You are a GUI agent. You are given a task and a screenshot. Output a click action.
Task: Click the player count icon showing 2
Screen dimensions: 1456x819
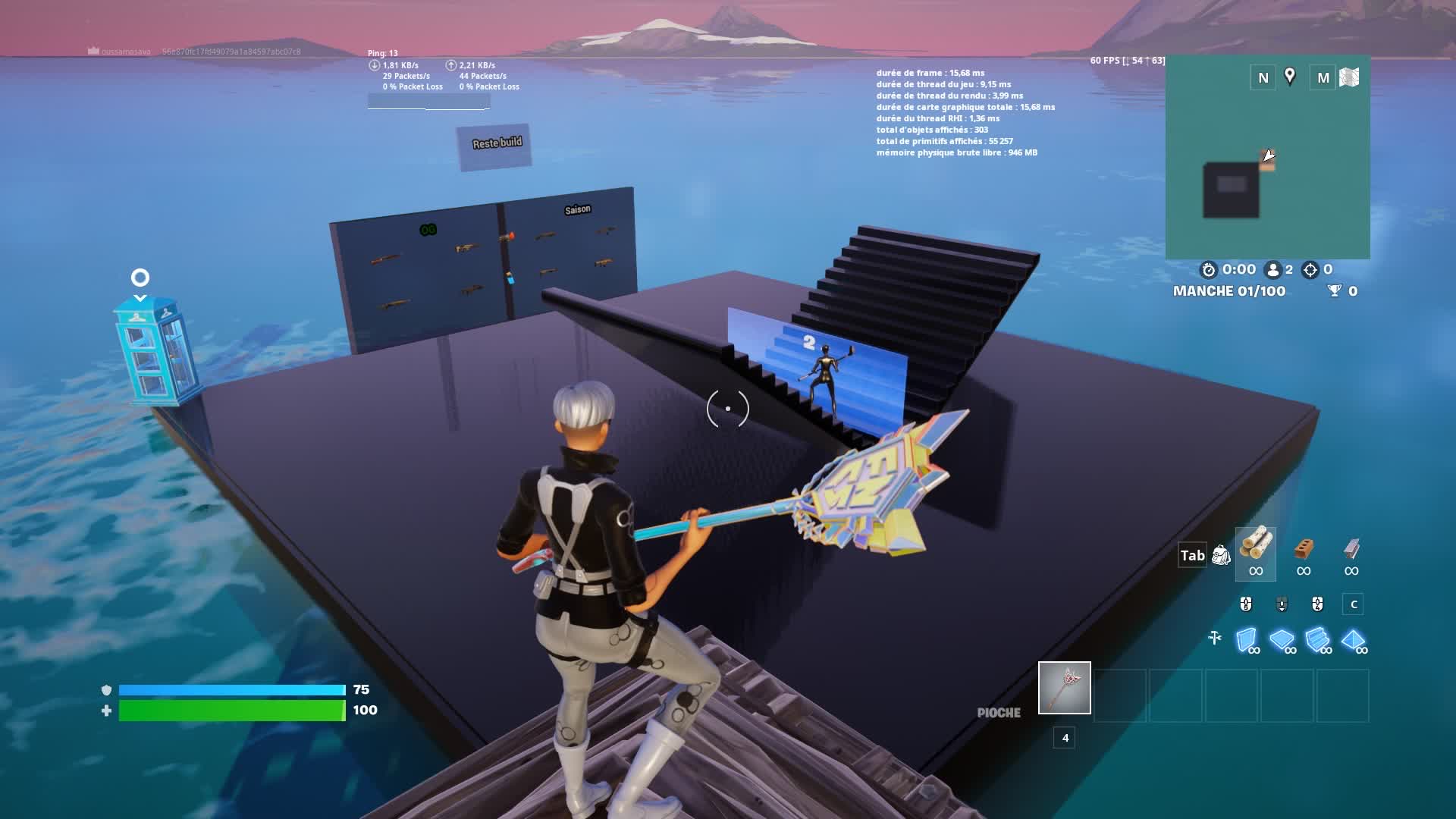pos(1273,270)
